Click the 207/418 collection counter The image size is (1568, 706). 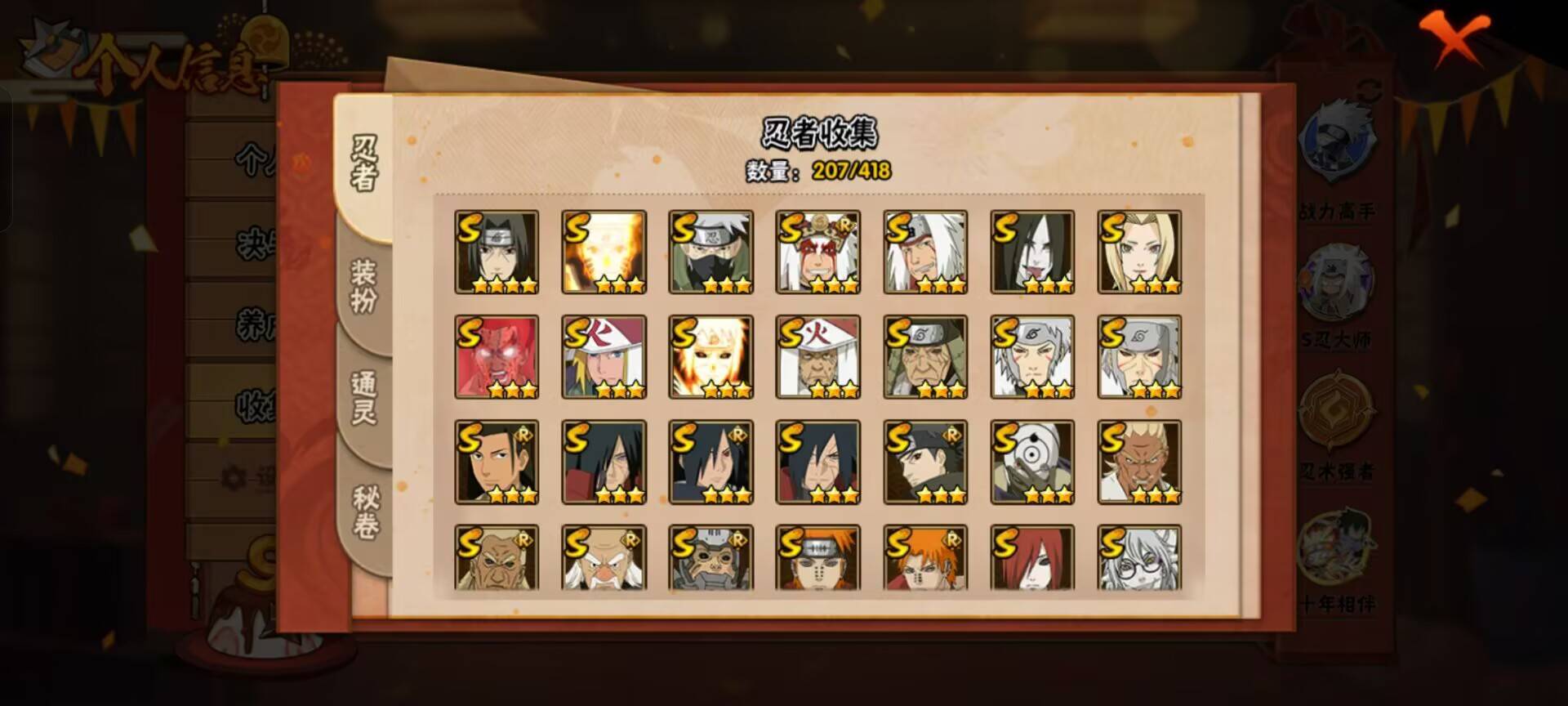[x=849, y=172]
